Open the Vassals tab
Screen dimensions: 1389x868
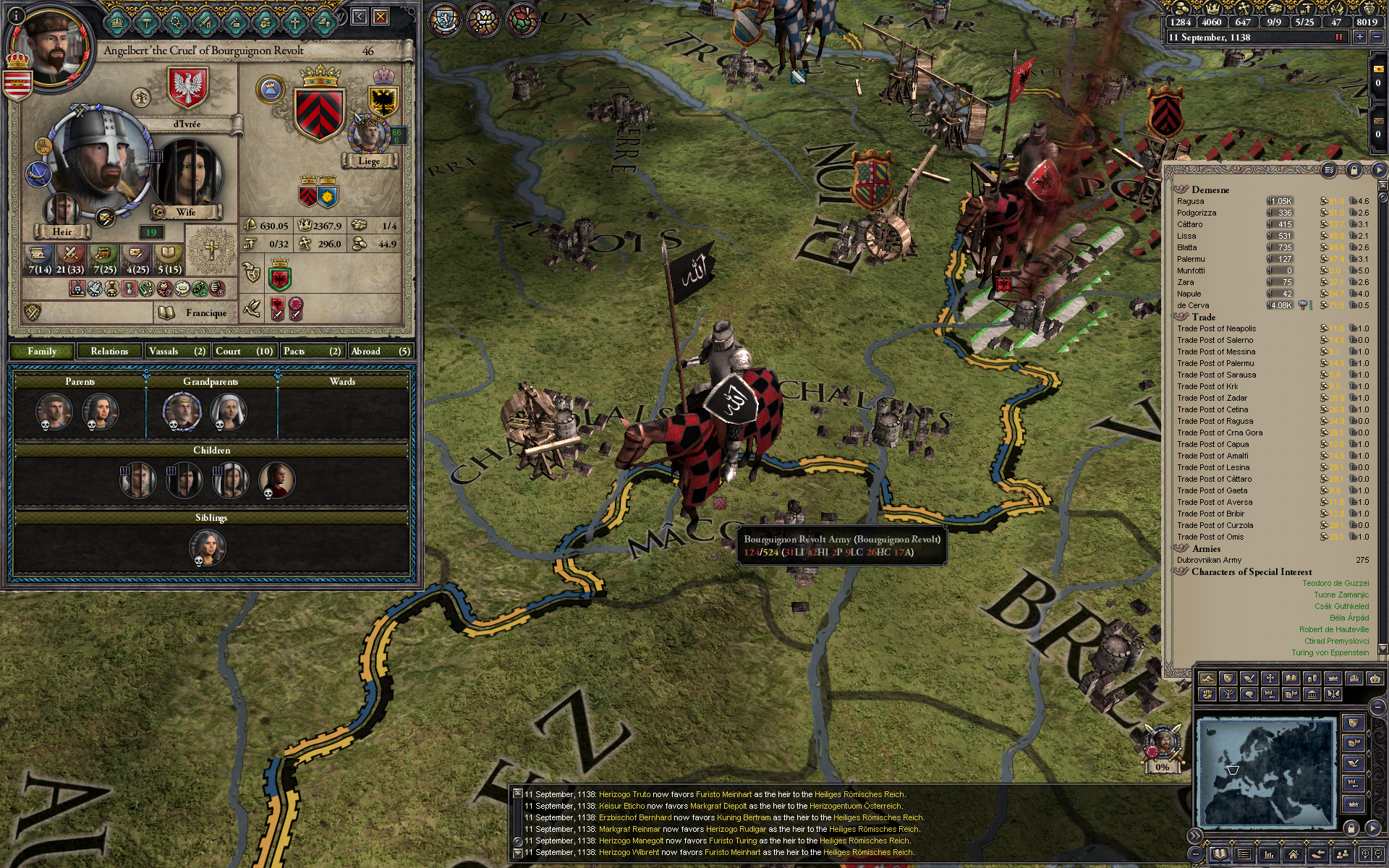(x=177, y=352)
